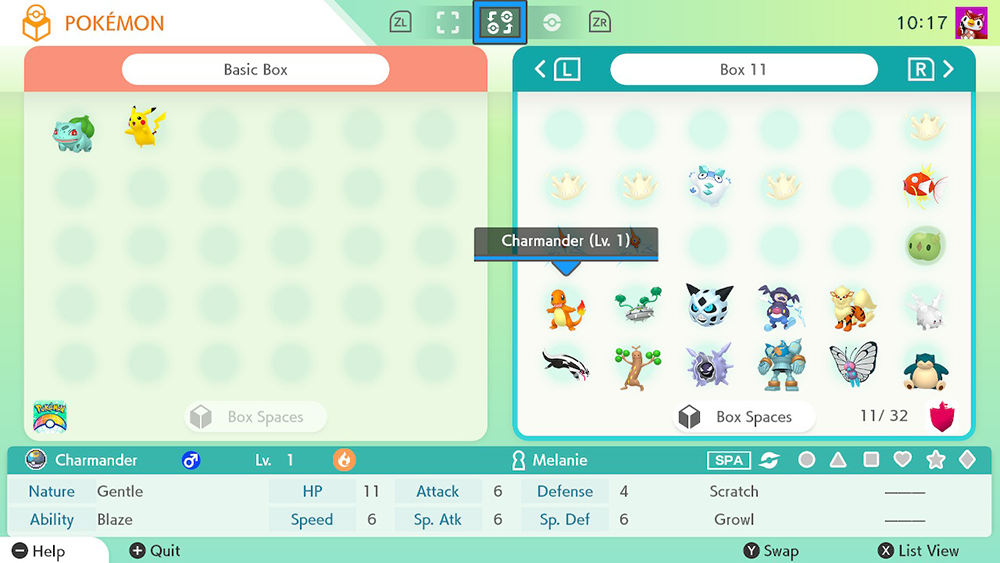This screenshot has width=1000, height=563.
Task: Open the Basic Box name selector
Action: (255, 70)
